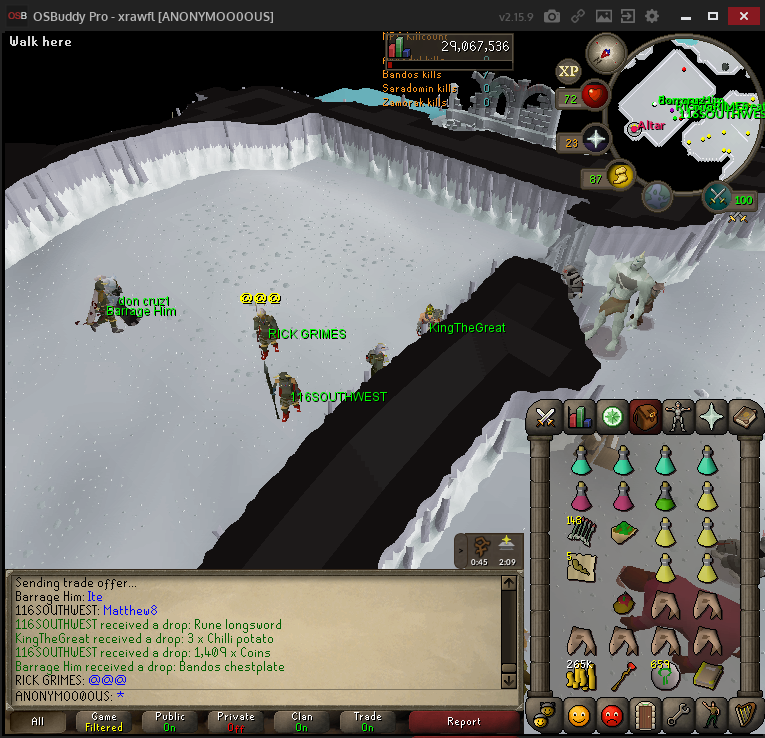Screen dimensions: 765x738
Task: Open OSBuddy settings gear icon
Action: click(652, 17)
